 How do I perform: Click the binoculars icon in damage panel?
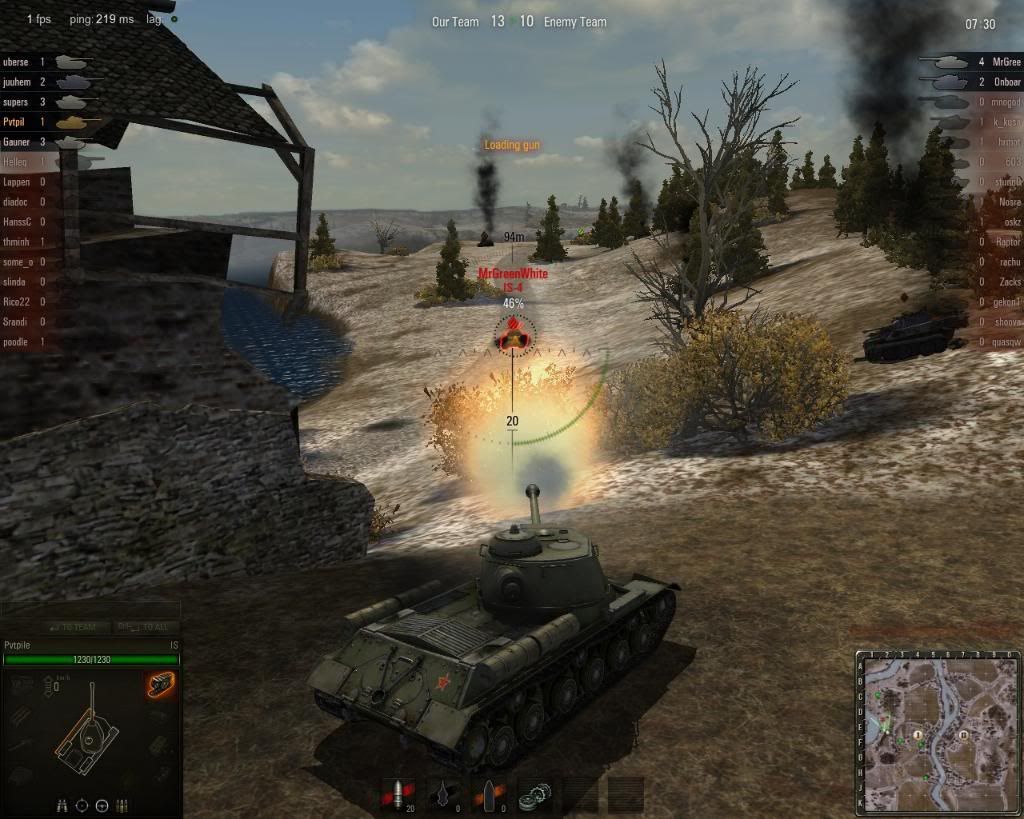point(61,805)
